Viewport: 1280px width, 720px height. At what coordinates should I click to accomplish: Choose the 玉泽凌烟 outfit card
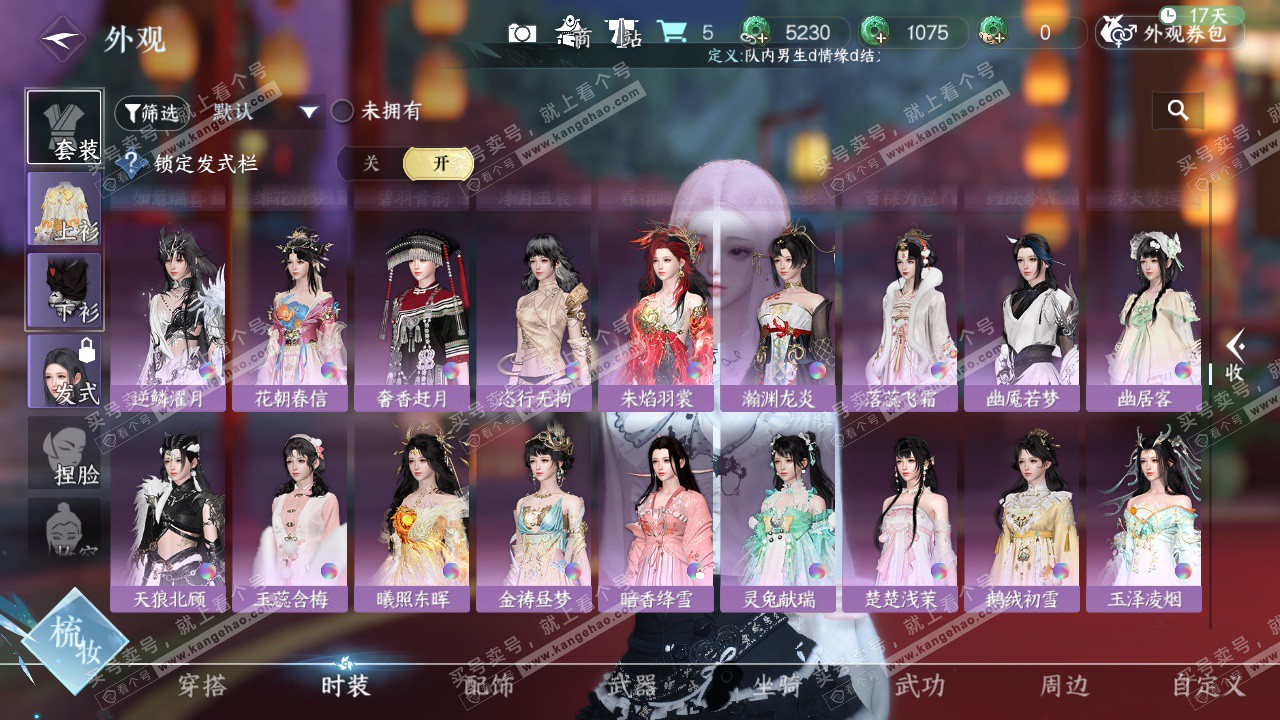click(1144, 520)
